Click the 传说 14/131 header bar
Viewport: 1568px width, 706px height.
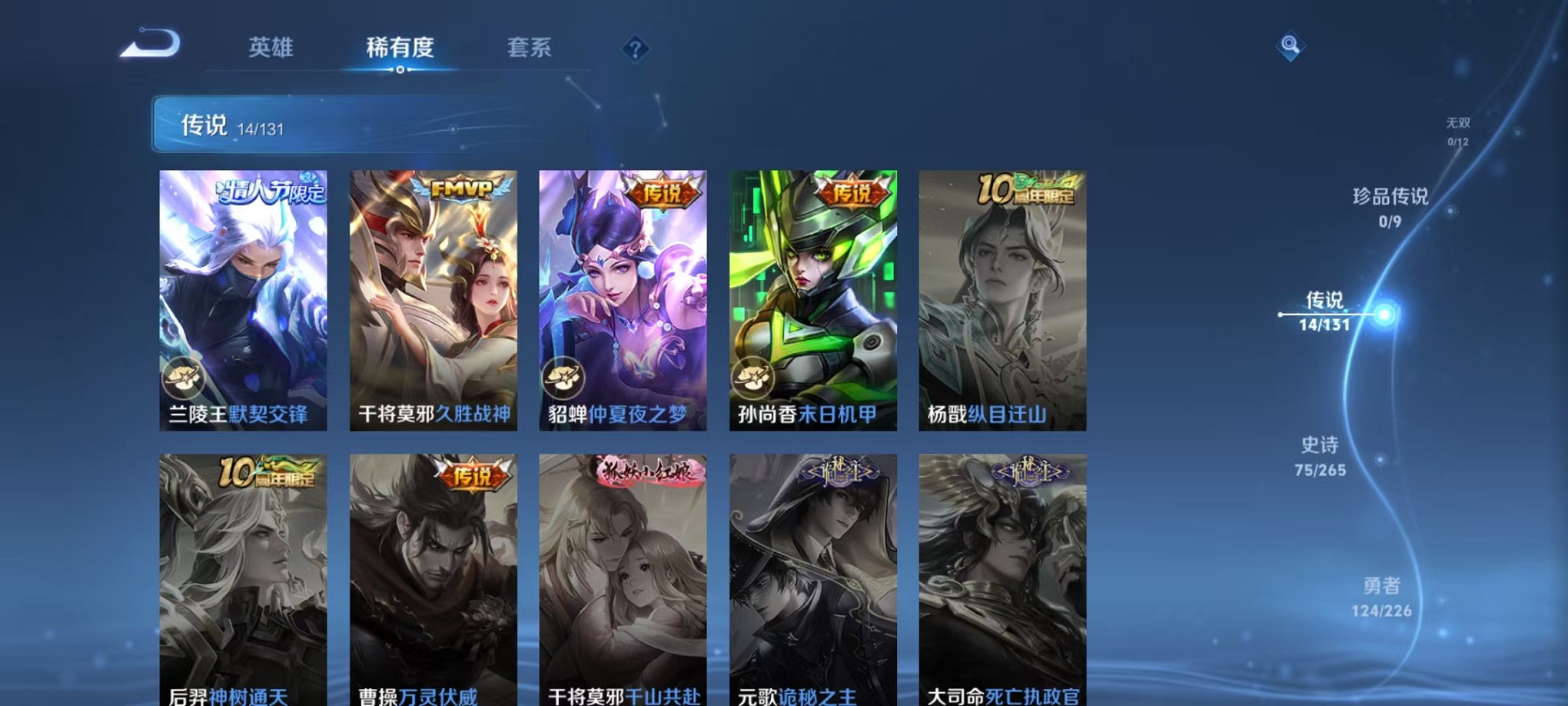click(307, 126)
